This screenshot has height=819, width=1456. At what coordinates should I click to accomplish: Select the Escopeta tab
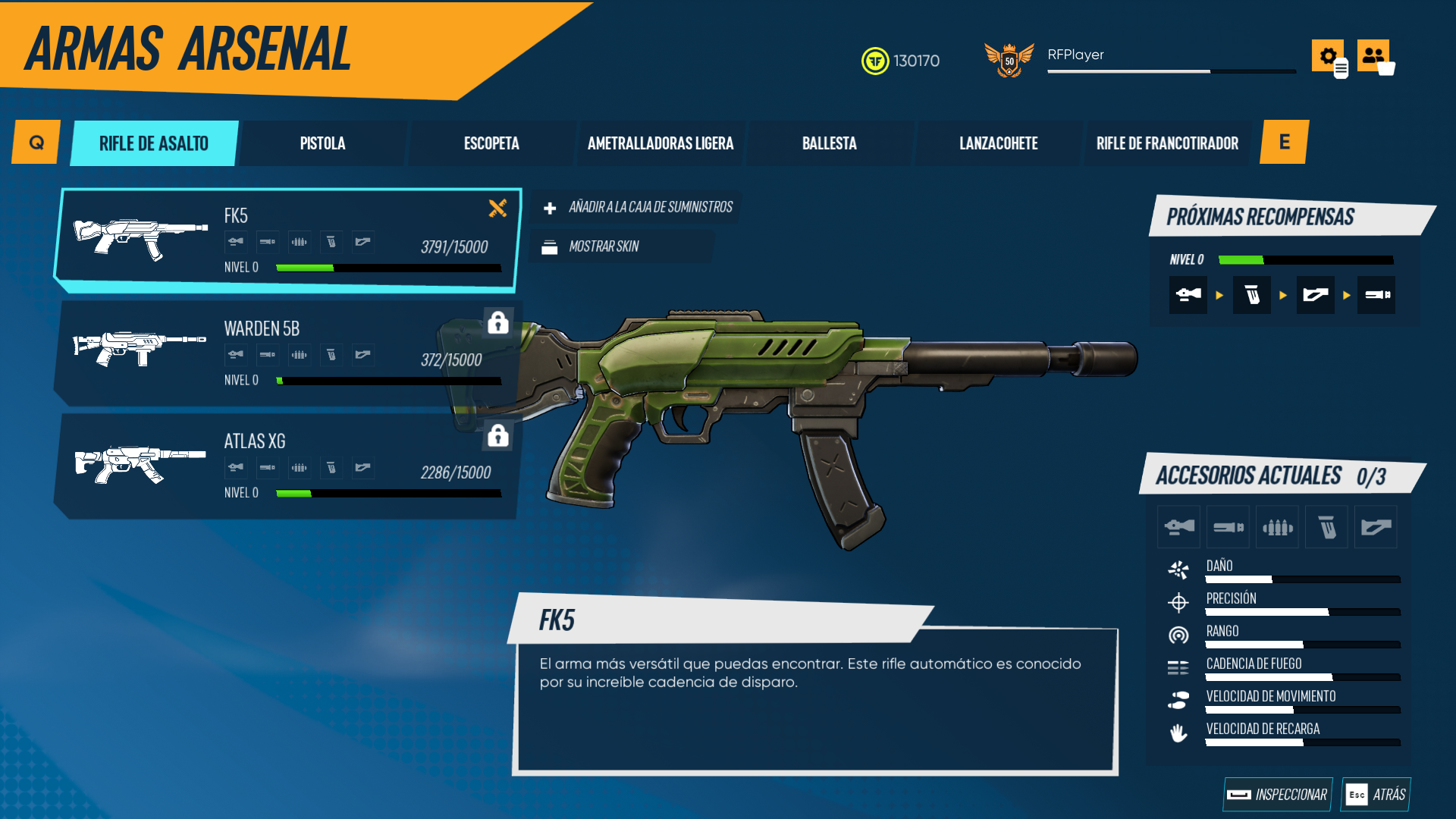click(491, 143)
